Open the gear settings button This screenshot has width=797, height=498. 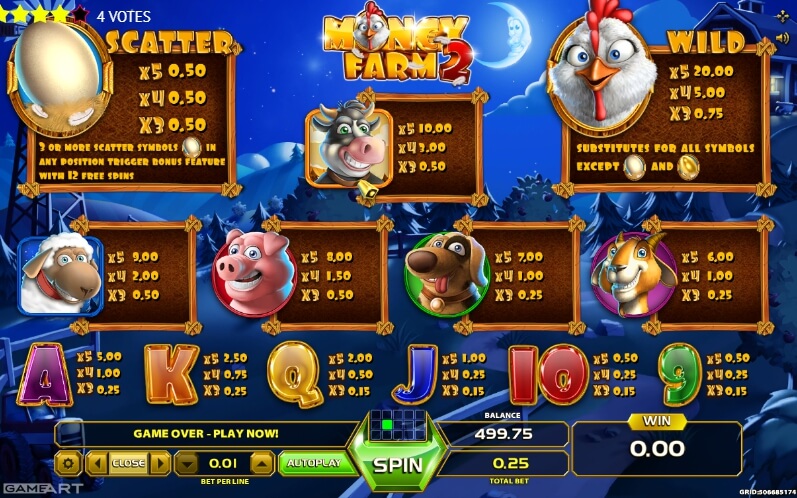pyautogui.click(x=67, y=463)
